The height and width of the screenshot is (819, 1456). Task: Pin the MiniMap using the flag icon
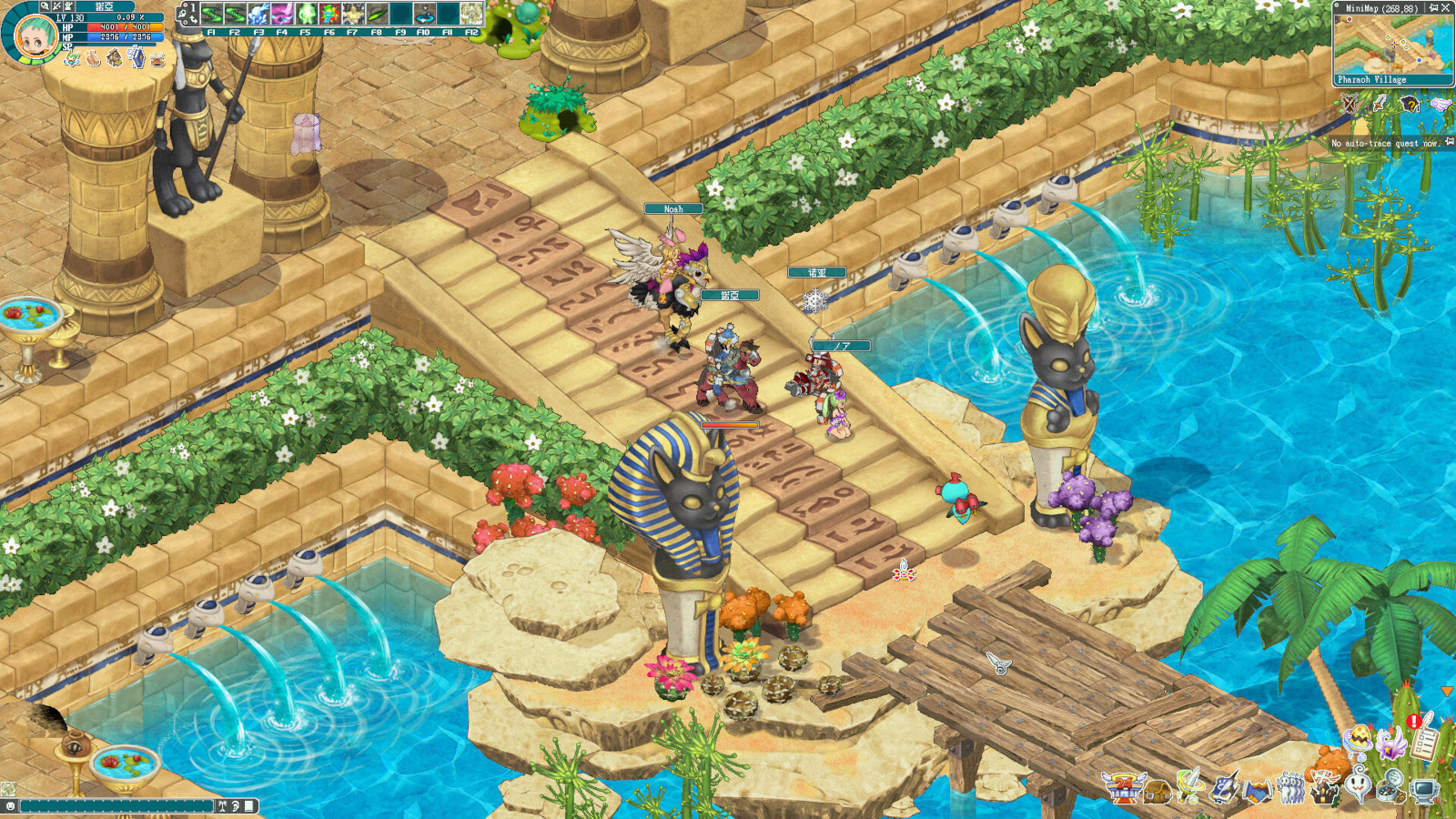[x=1434, y=7]
